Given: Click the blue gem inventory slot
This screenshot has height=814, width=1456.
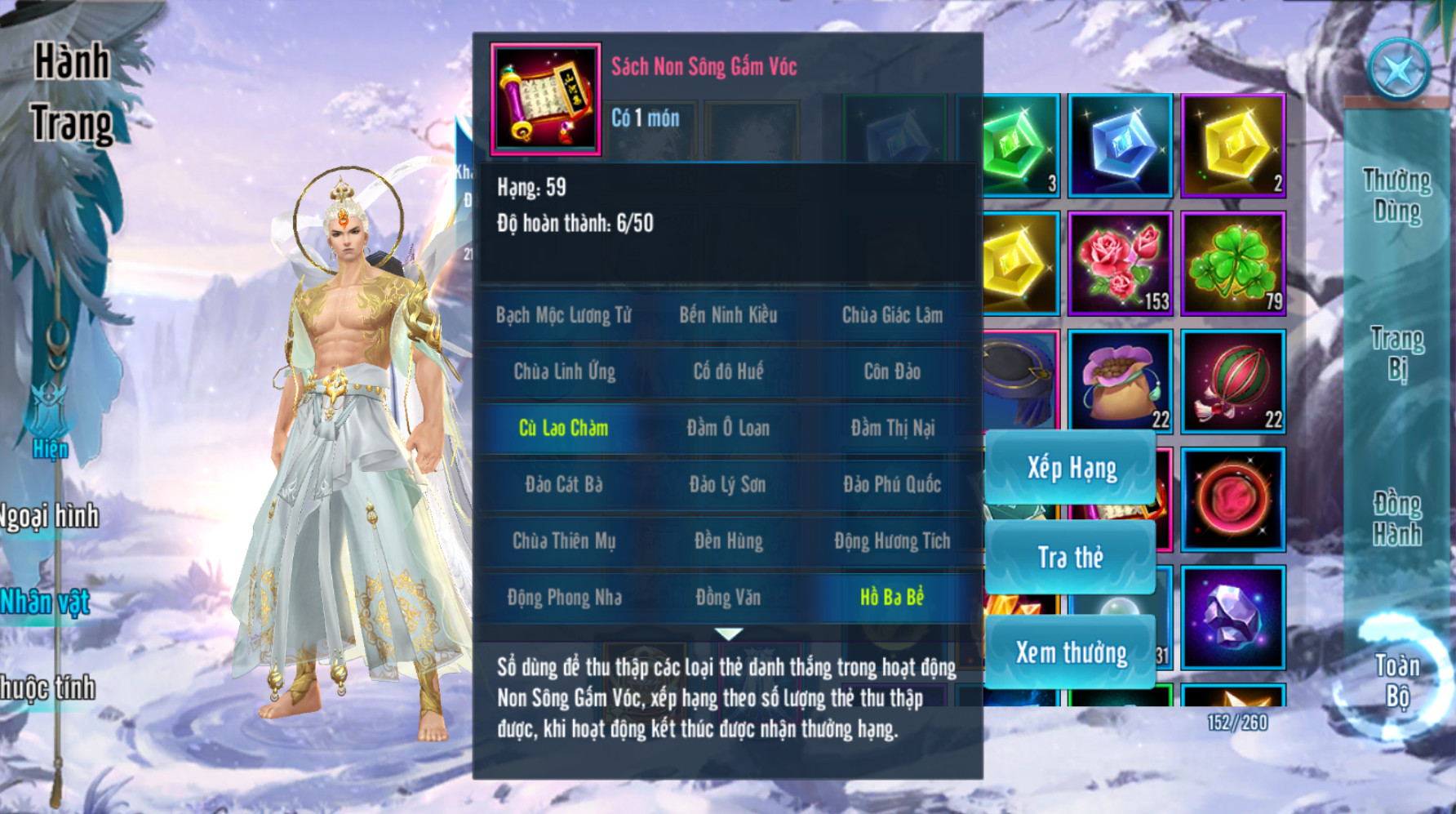Looking at the screenshot, I should click(x=1120, y=145).
